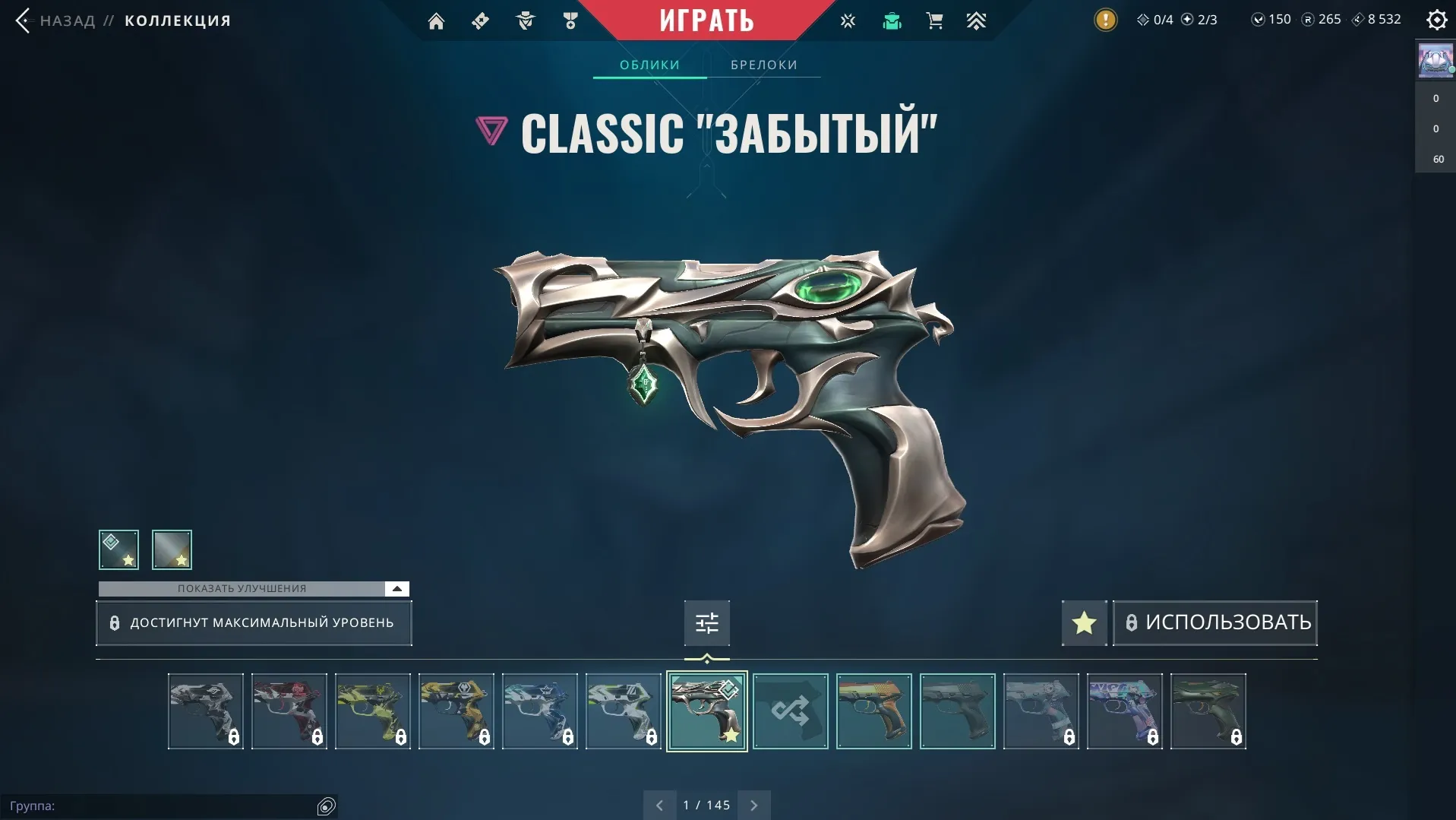Select the first upgrade tier chip

pos(118,549)
